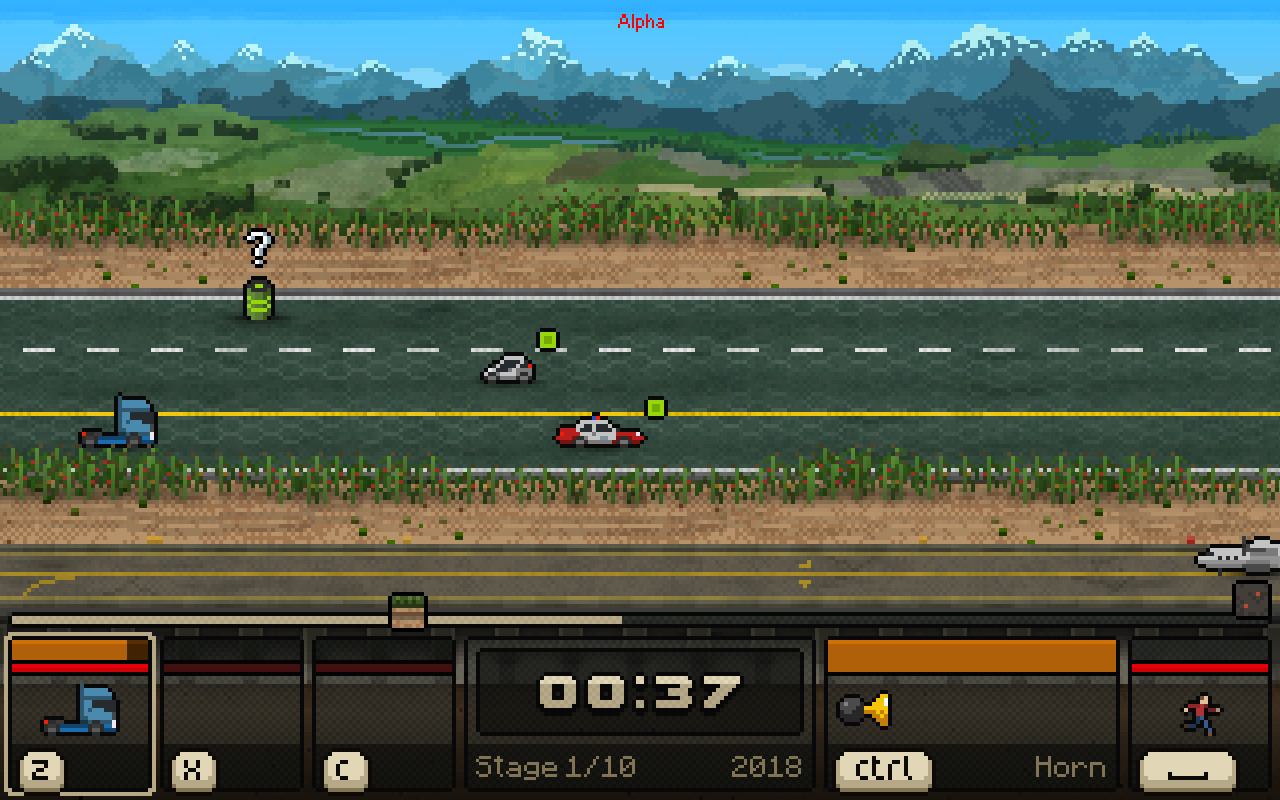Click the green pickup cube above the white car
The height and width of the screenshot is (800, 1280).
547,340
